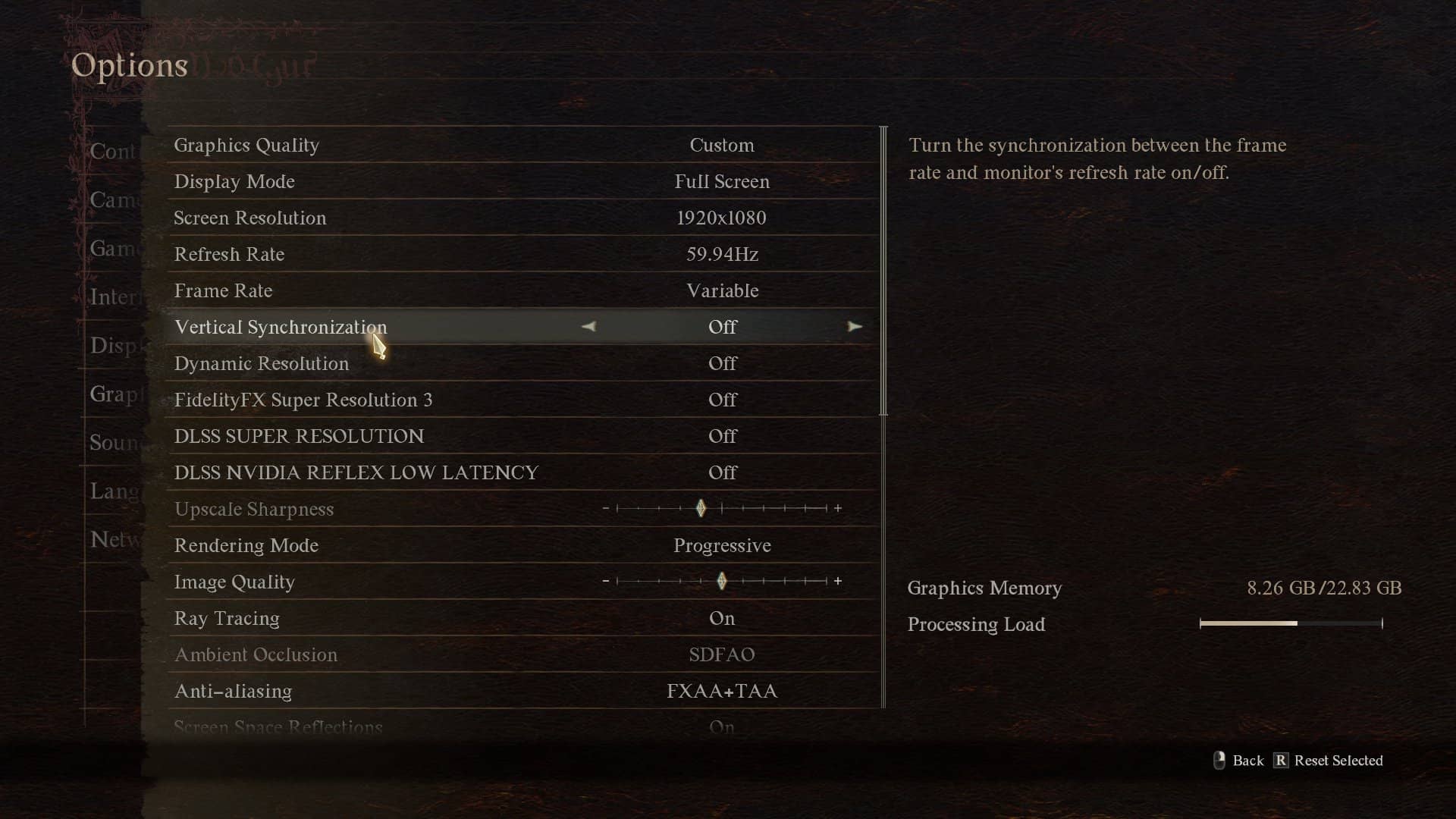Screen dimensions: 1456x819
Task: Select the Refresh Rate row
Action: pos(523,254)
